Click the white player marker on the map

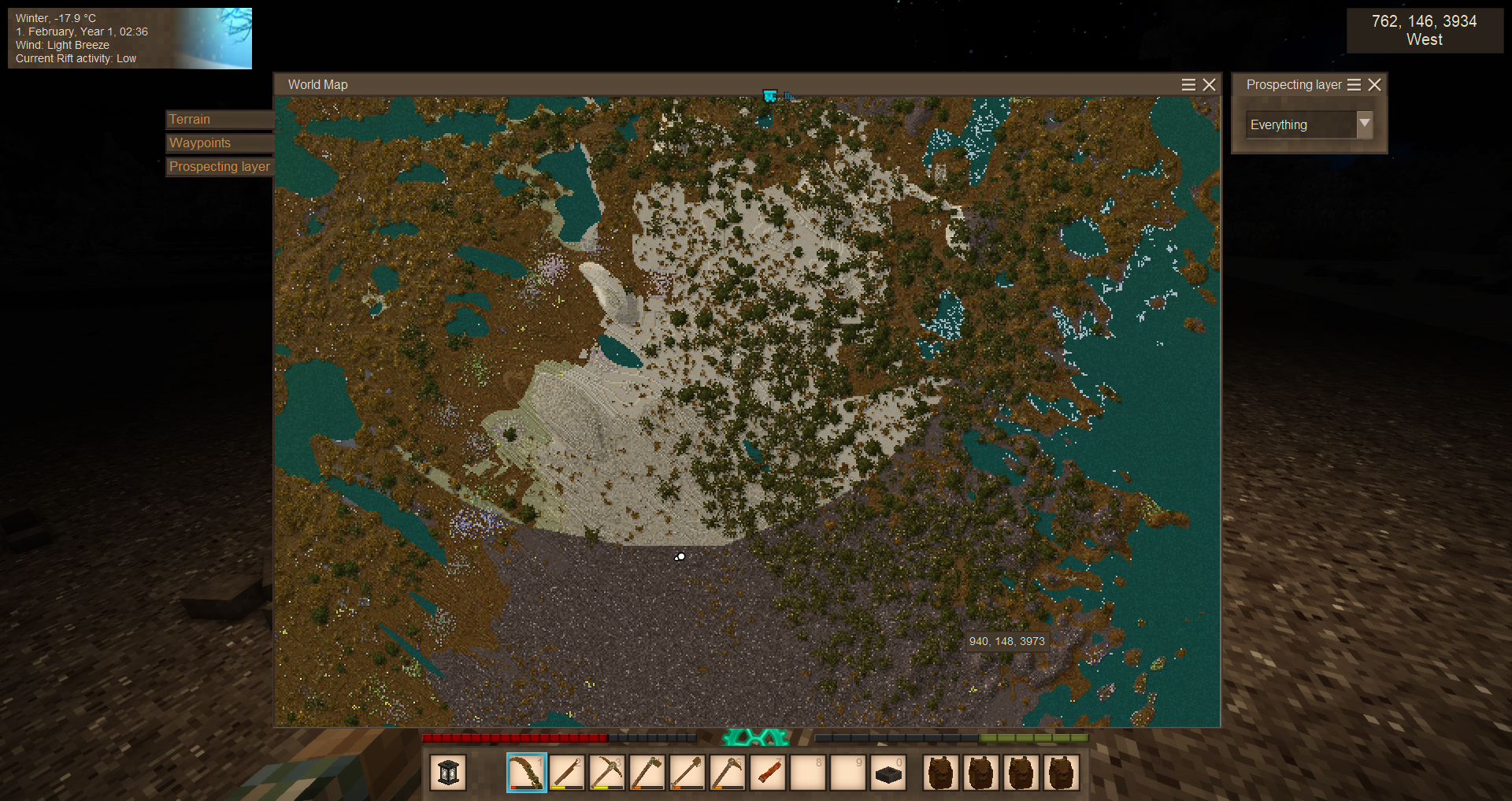point(680,557)
